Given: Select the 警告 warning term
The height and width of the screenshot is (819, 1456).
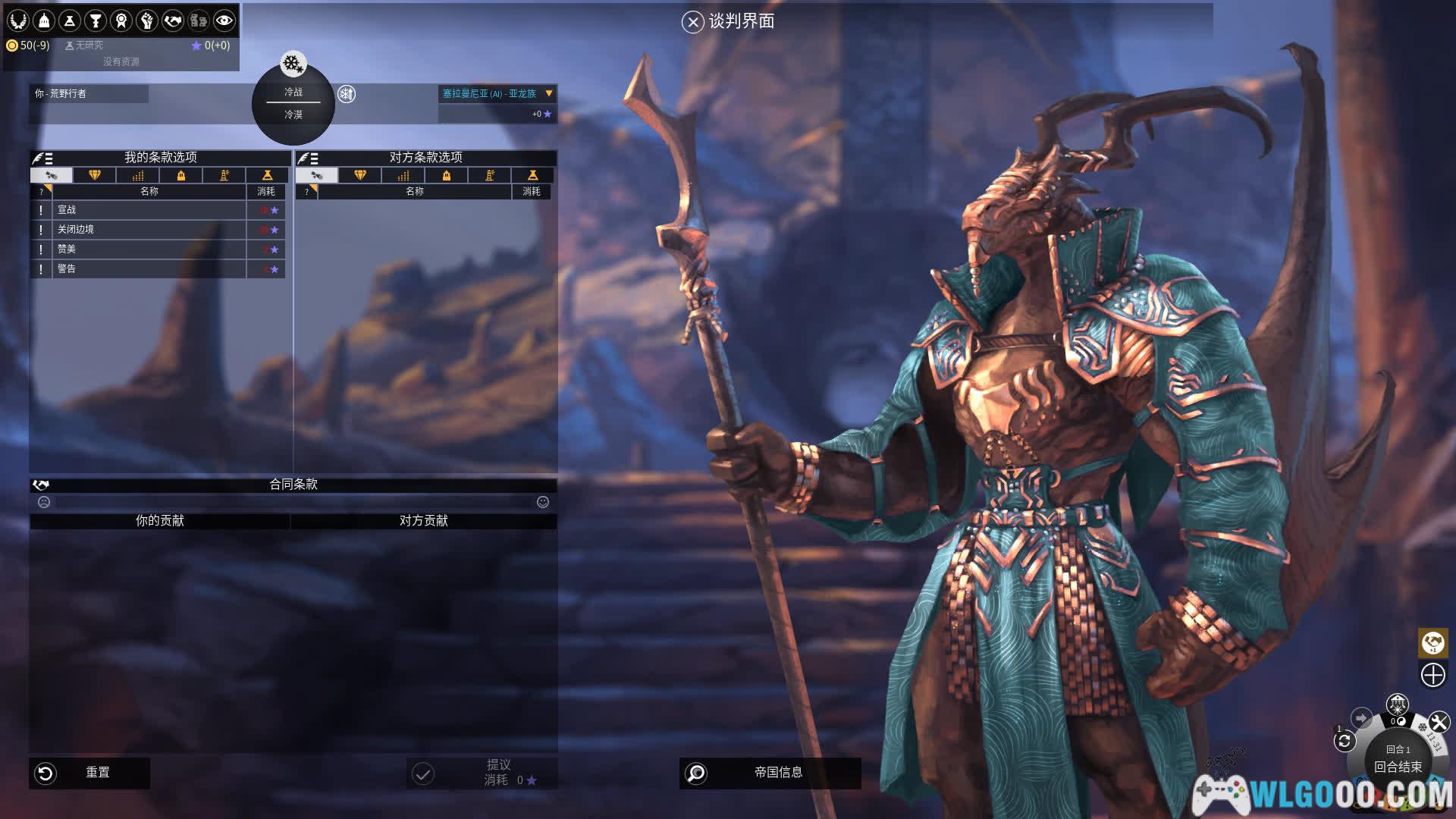Looking at the screenshot, I should coord(149,269).
